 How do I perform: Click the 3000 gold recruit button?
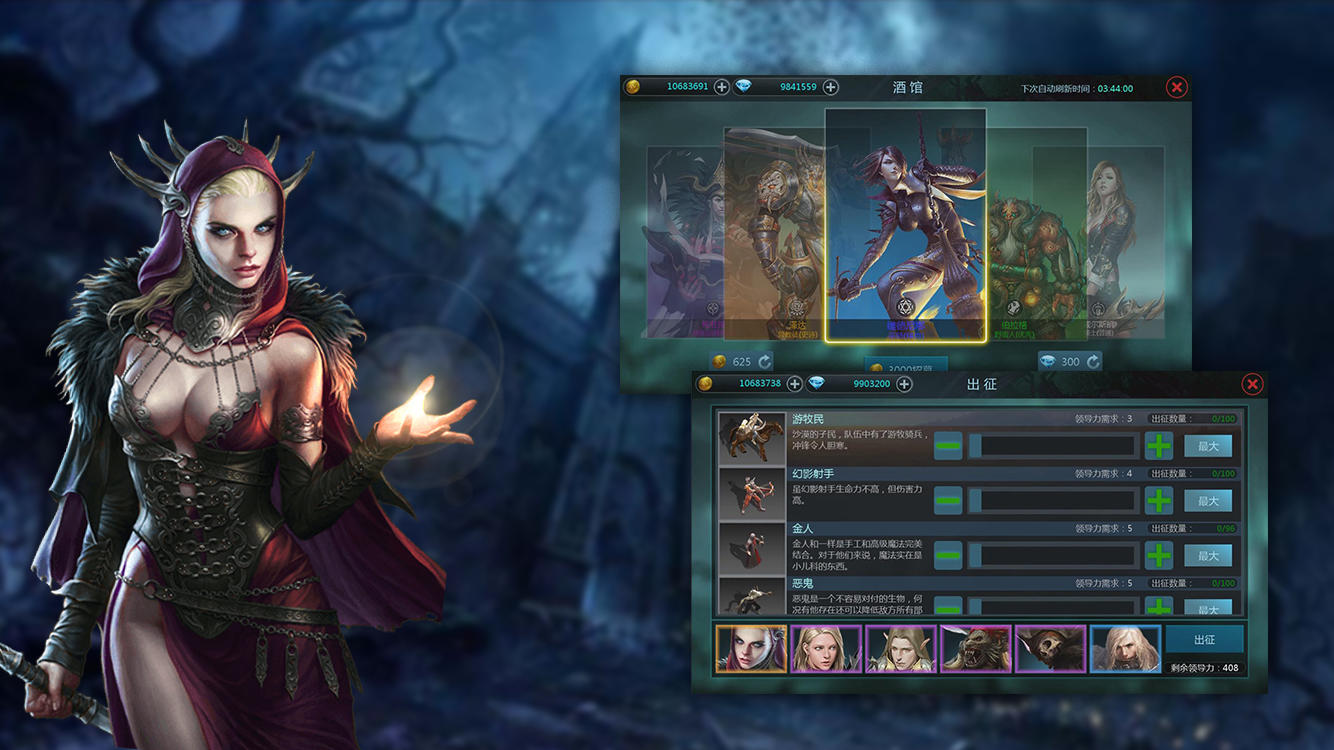pyautogui.click(x=905, y=366)
